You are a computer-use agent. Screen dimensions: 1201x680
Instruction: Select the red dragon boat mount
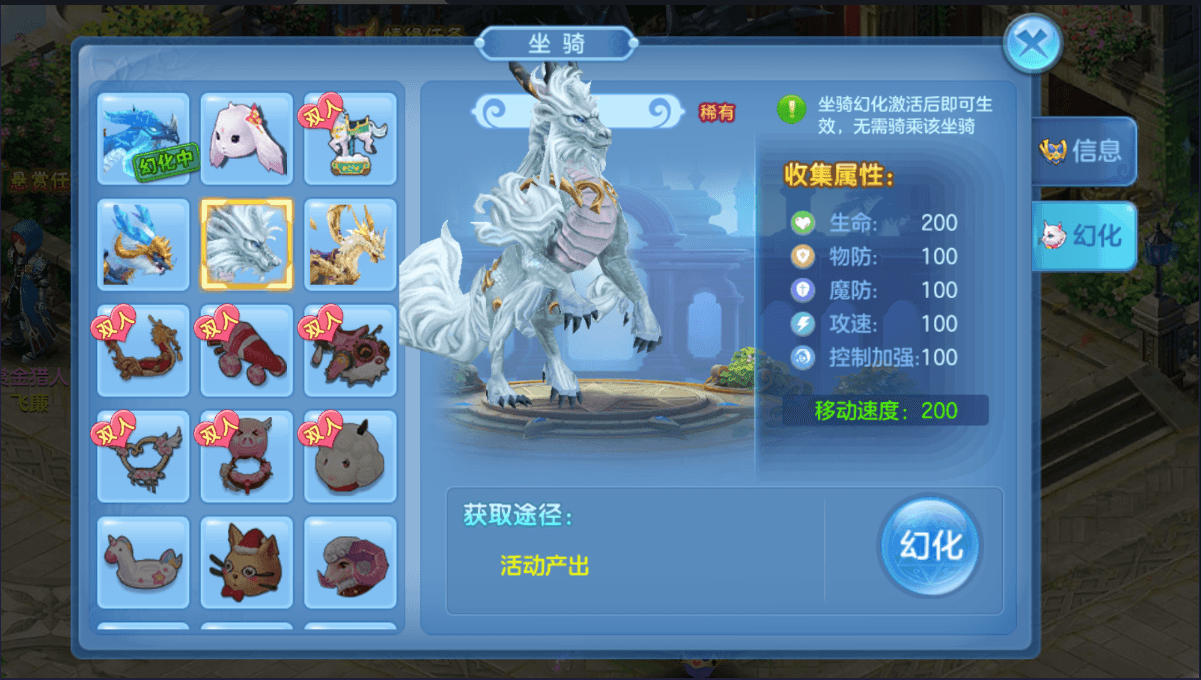click(x=143, y=350)
